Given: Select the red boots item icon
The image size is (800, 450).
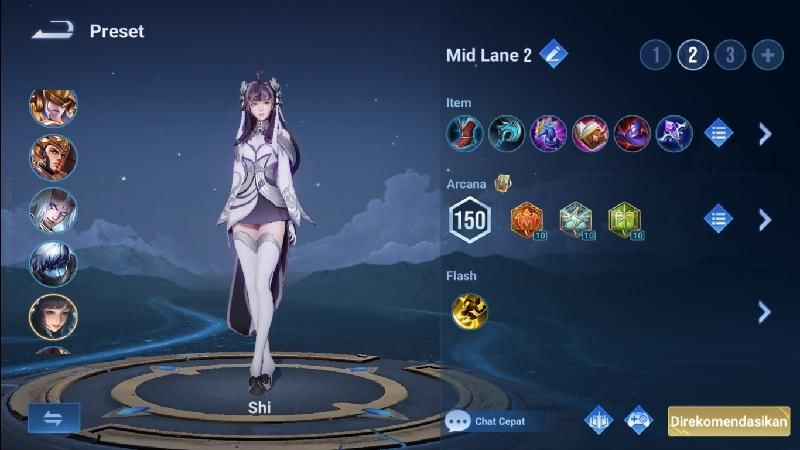Looking at the screenshot, I should (x=465, y=134).
